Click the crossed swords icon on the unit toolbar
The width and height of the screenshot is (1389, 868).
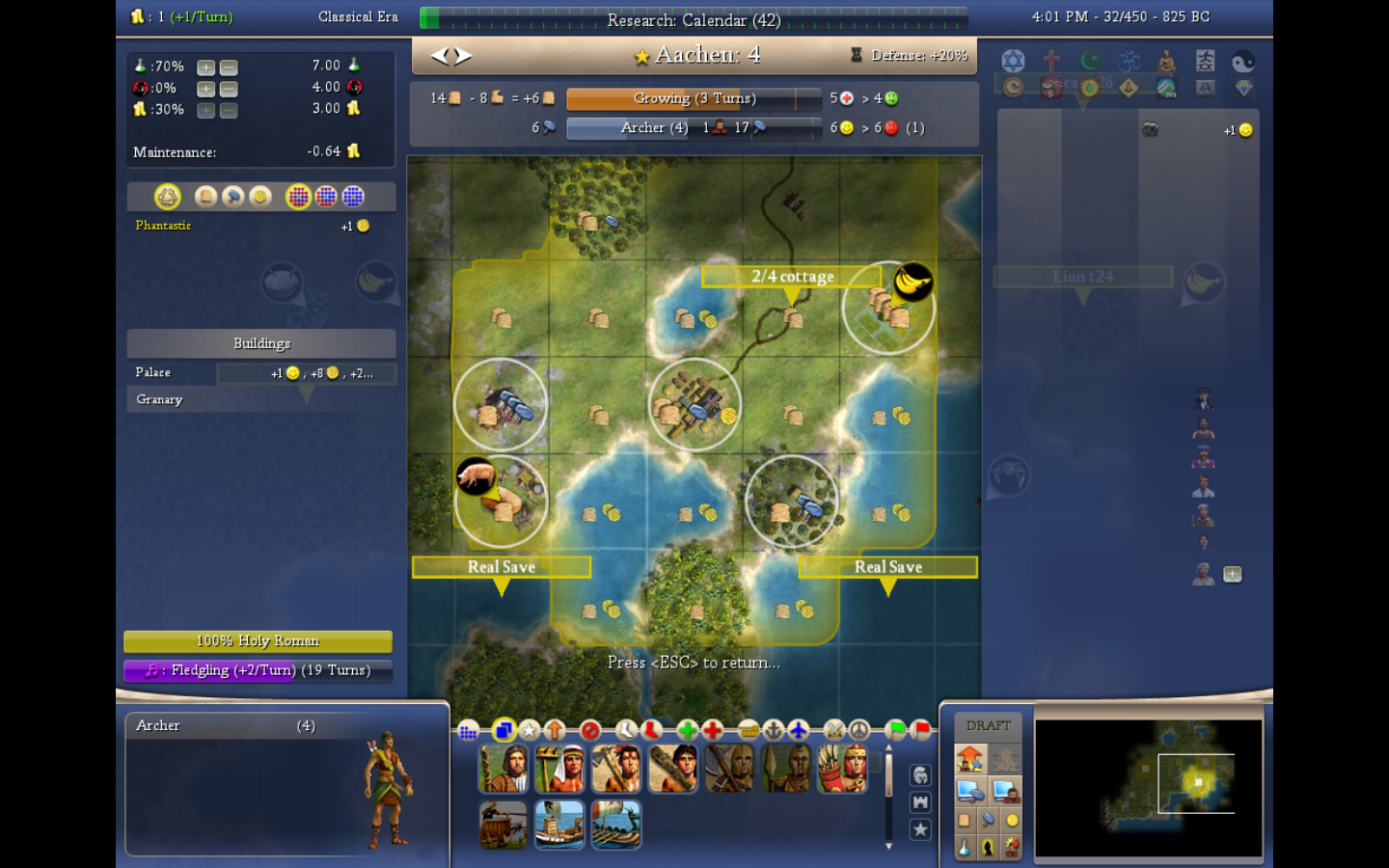pyautogui.click(x=834, y=730)
